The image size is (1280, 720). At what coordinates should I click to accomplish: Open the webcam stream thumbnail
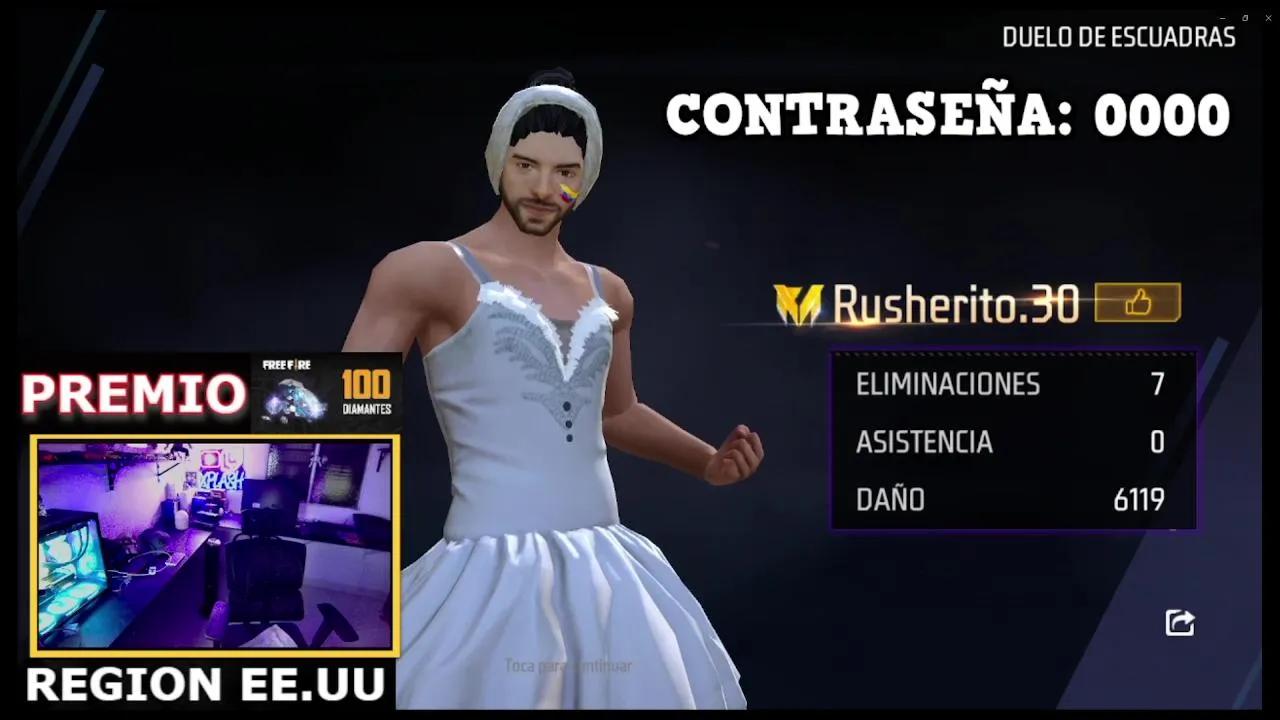coord(213,545)
